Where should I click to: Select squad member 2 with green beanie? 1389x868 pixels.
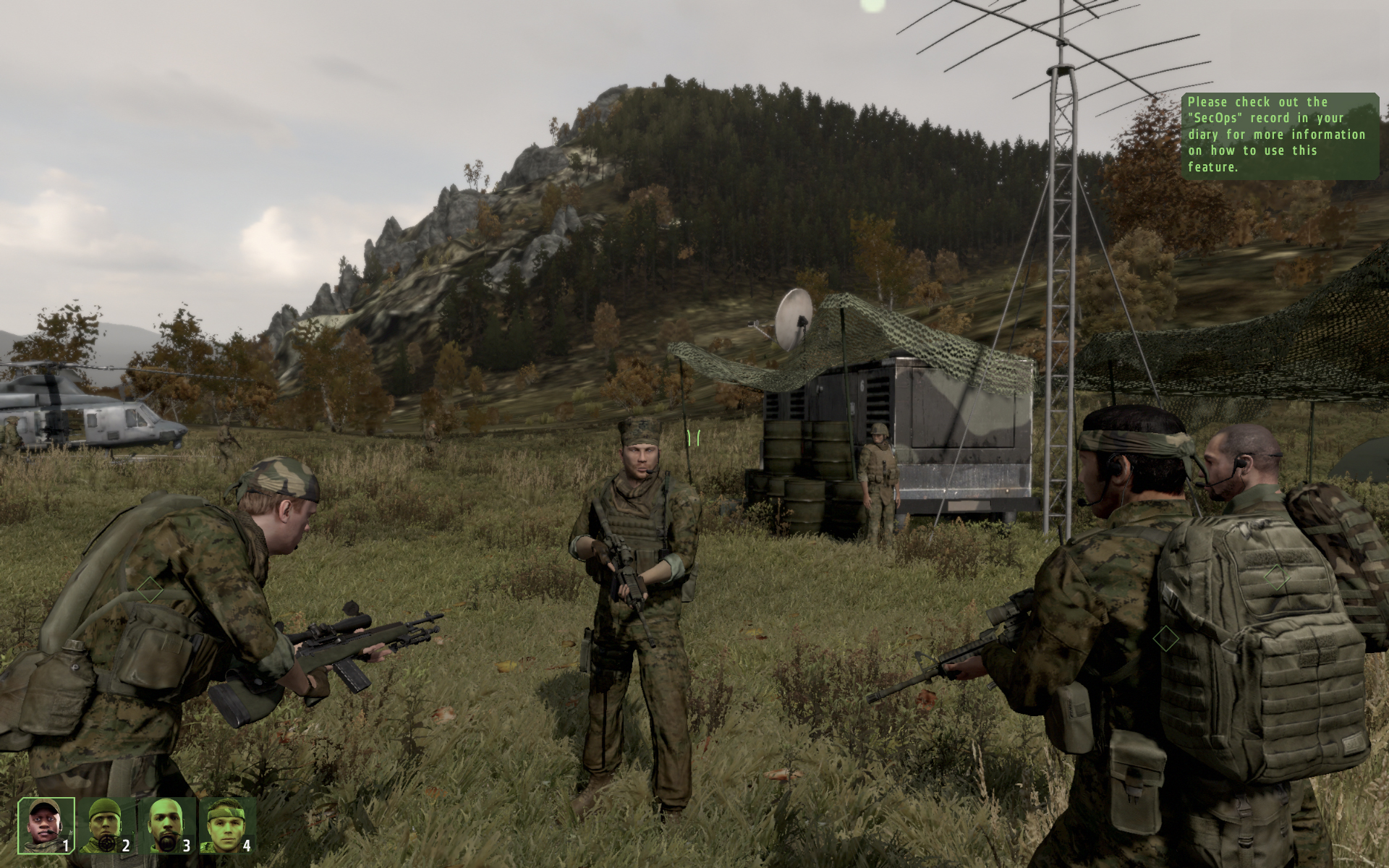(x=107, y=825)
